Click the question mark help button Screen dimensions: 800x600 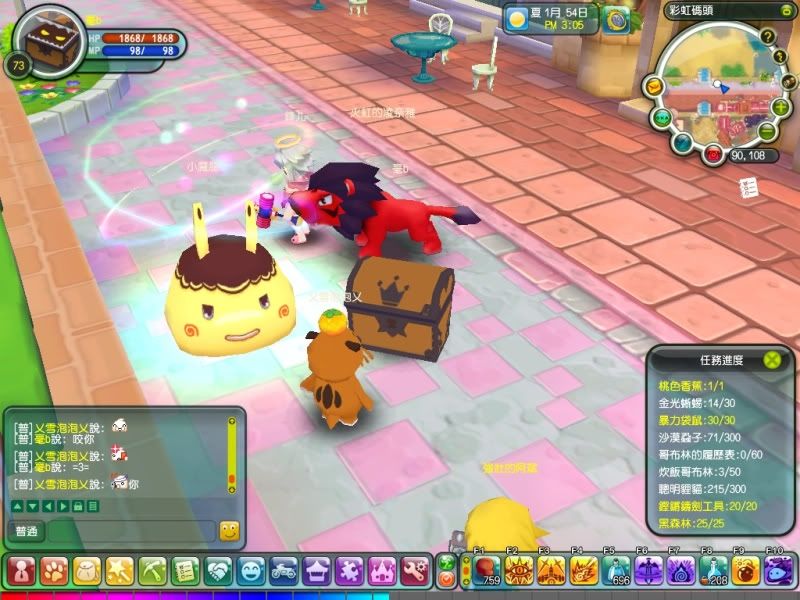pos(768,38)
